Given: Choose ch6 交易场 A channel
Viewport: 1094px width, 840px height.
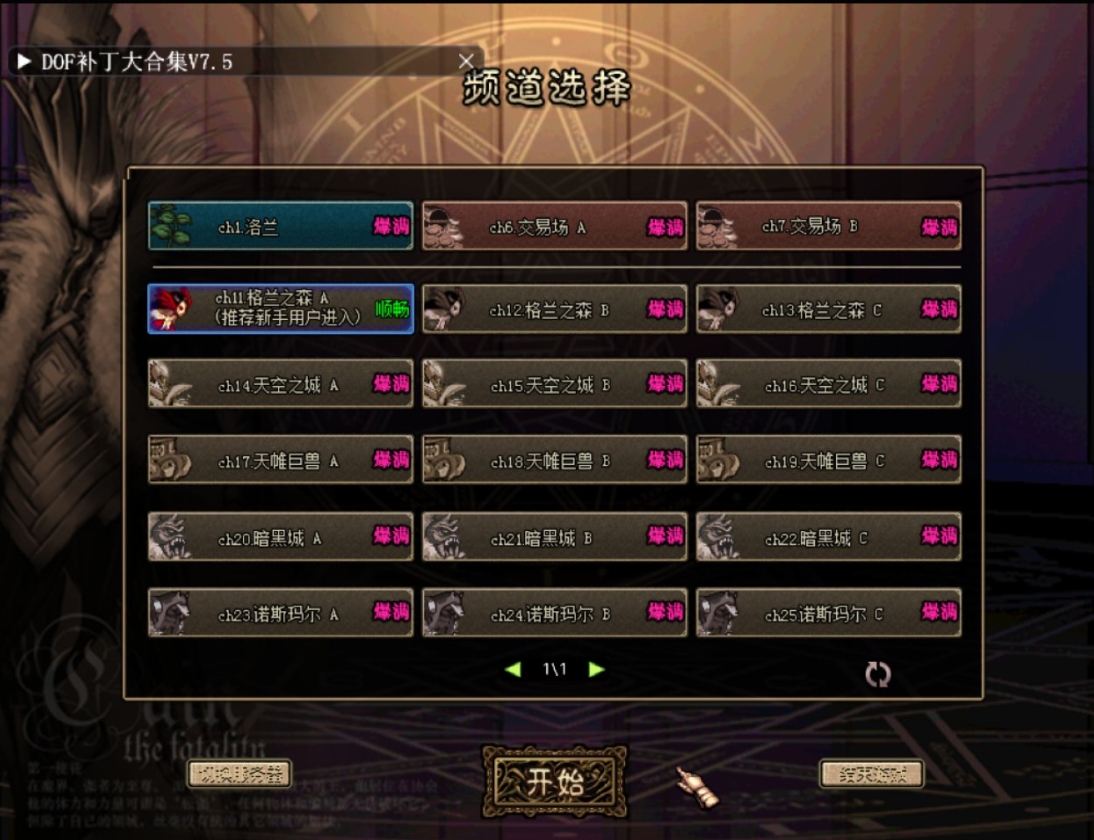Looking at the screenshot, I should (554, 226).
